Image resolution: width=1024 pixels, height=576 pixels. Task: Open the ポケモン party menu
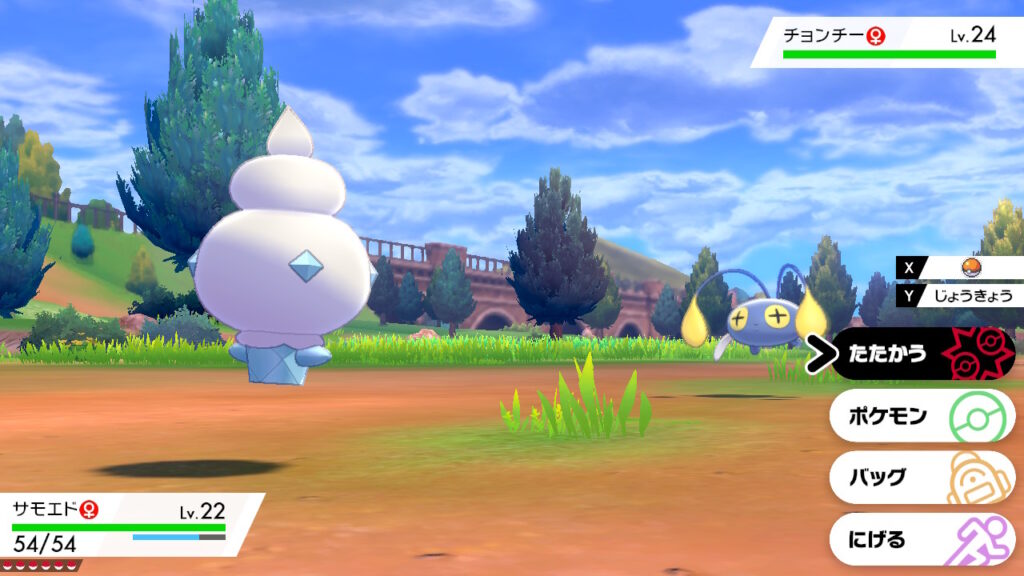pos(922,416)
